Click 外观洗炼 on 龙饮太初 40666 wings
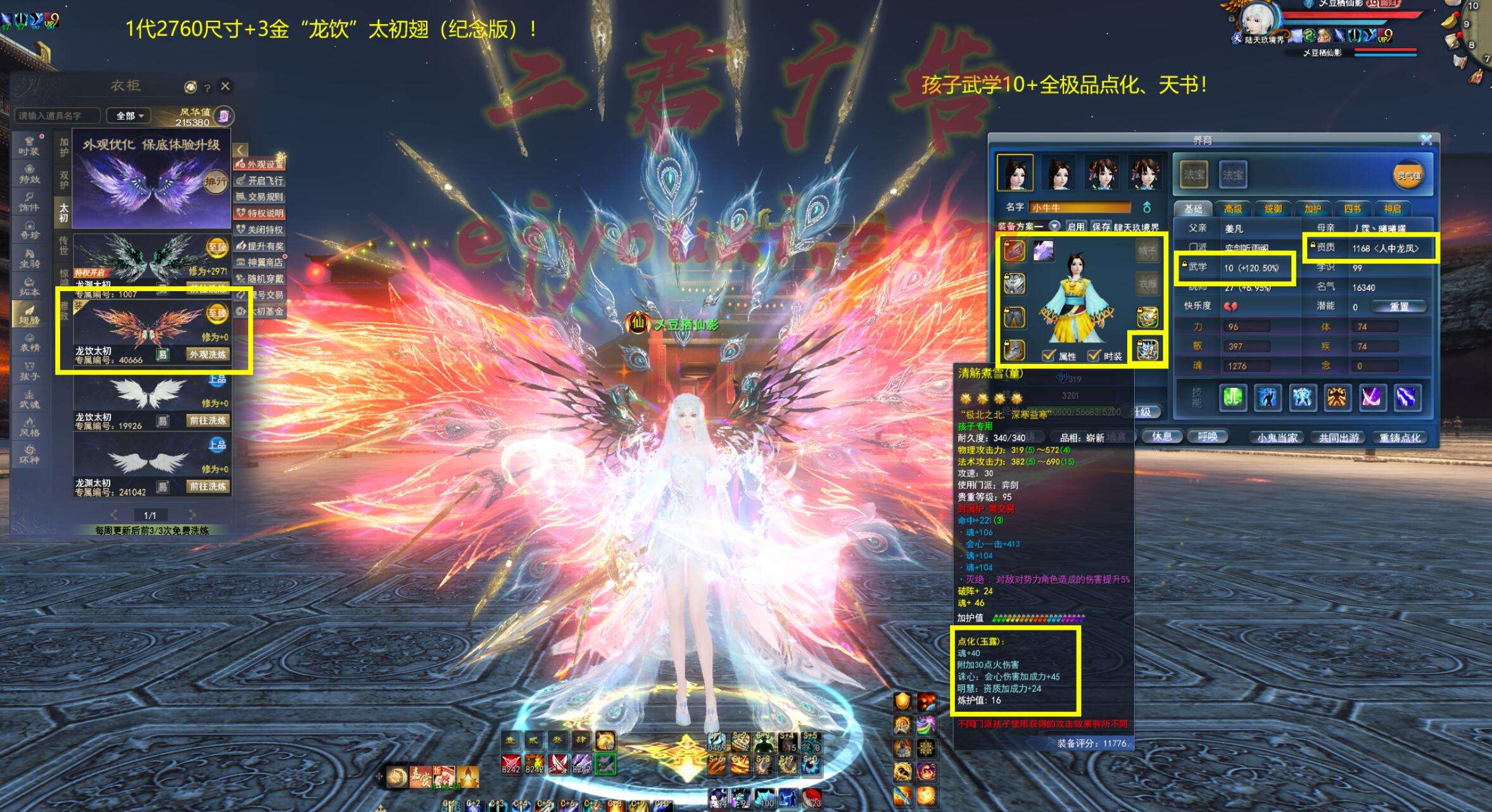This screenshot has width=1492, height=812. point(208,354)
